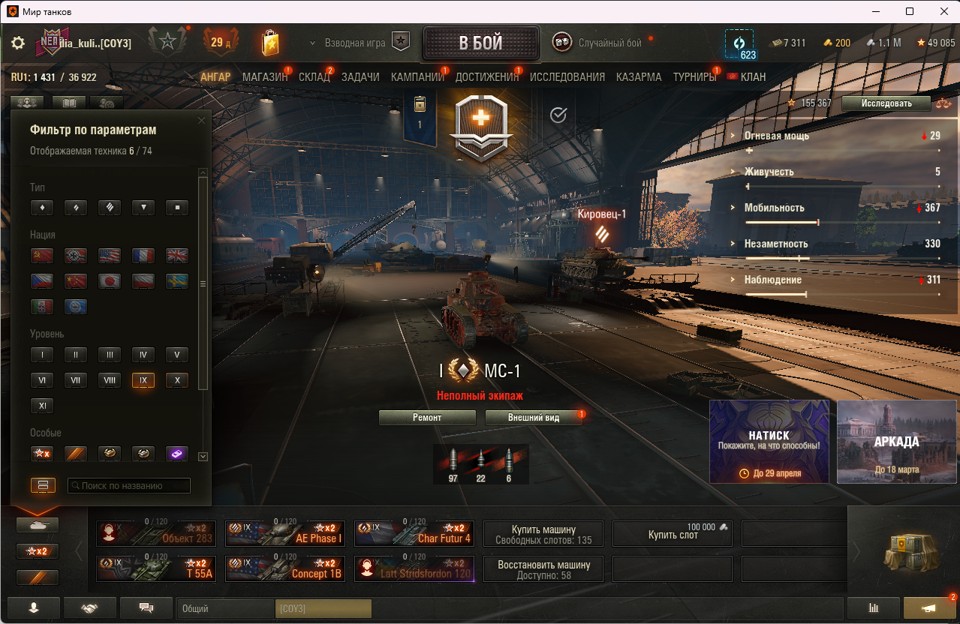This screenshot has width=960, height=624.
Task: Focus the Поиск по названию search field
Action: coord(128,486)
